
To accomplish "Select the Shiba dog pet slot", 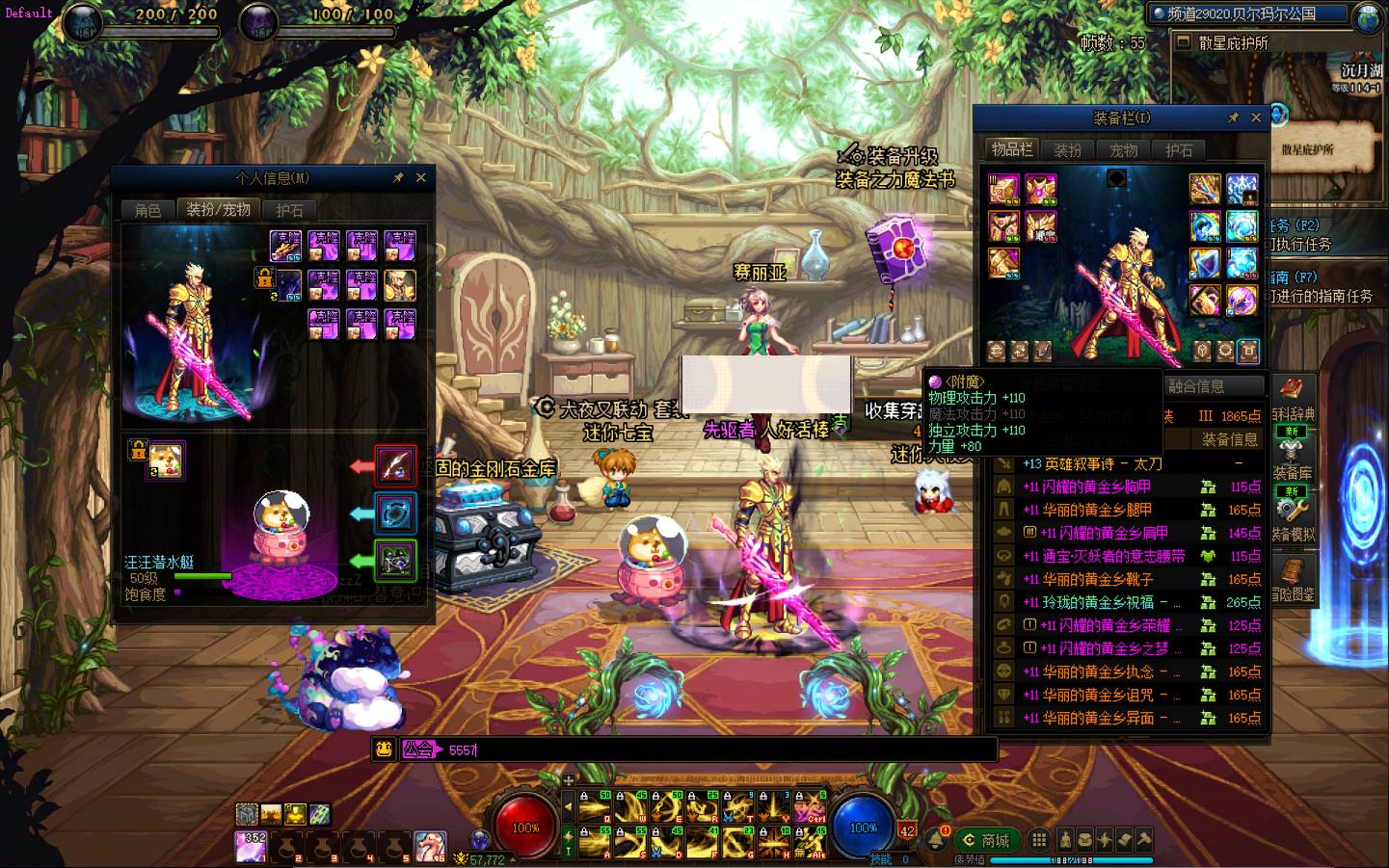I will coord(168,460).
